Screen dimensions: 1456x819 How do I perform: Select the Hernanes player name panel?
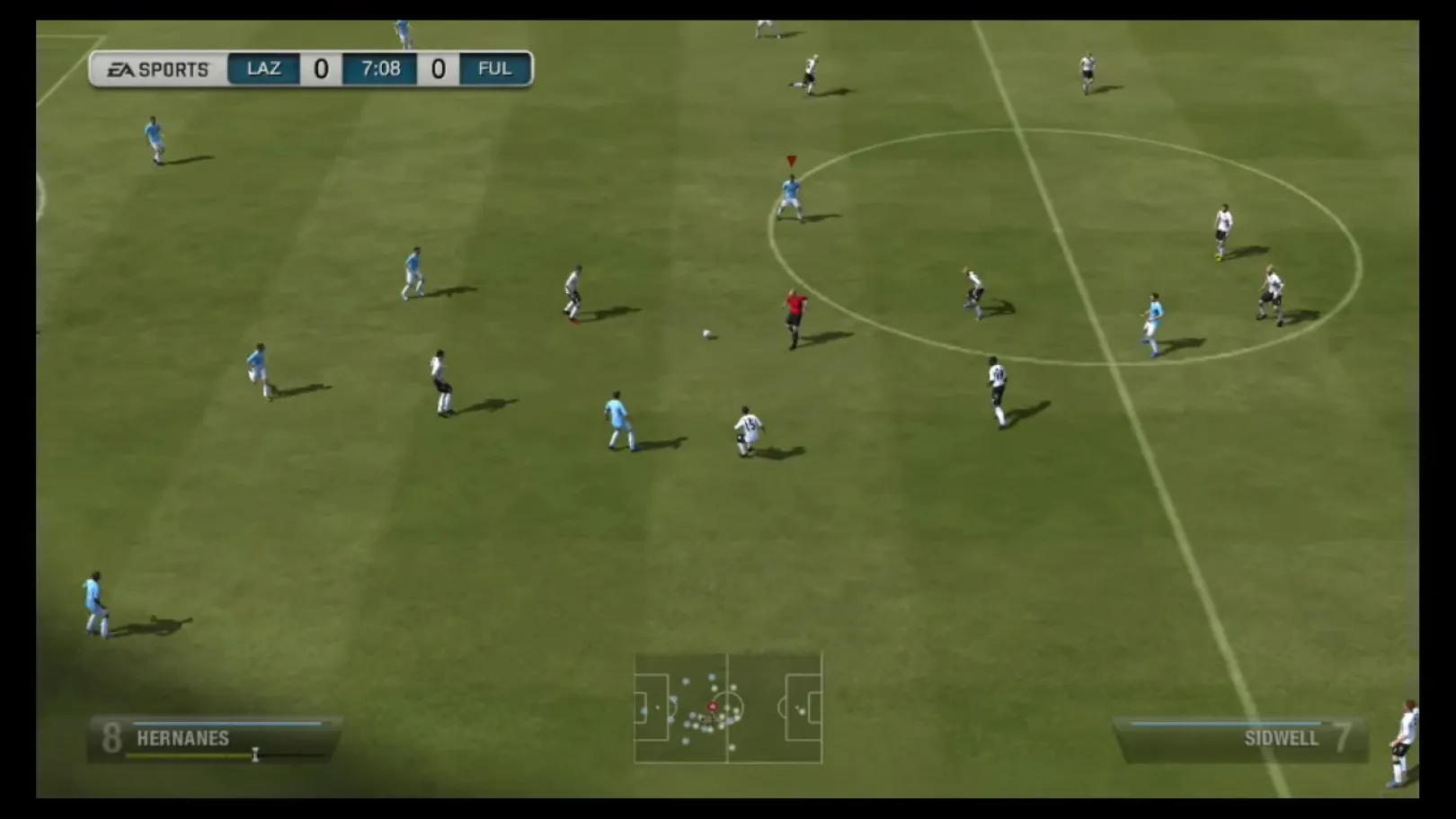[x=214, y=739]
